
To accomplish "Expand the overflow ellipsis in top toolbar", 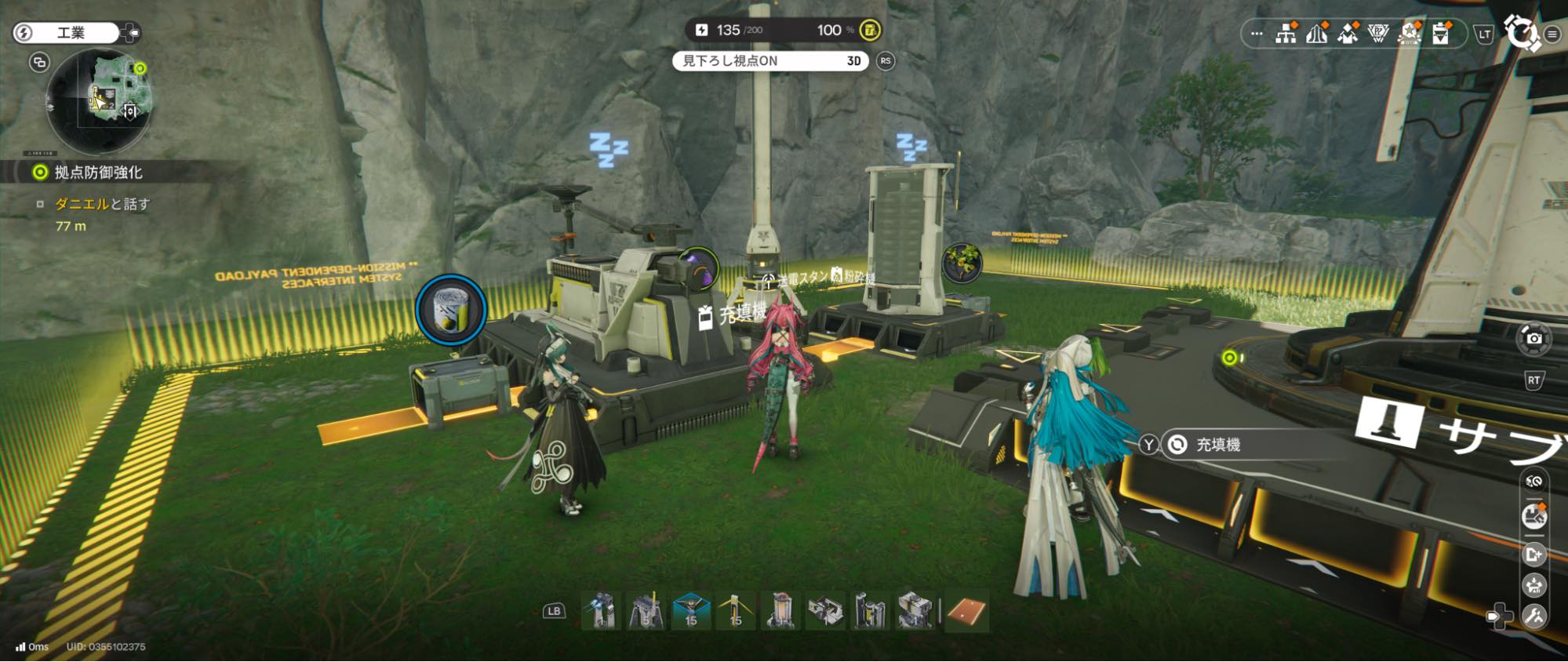I will [x=1257, y=34].
